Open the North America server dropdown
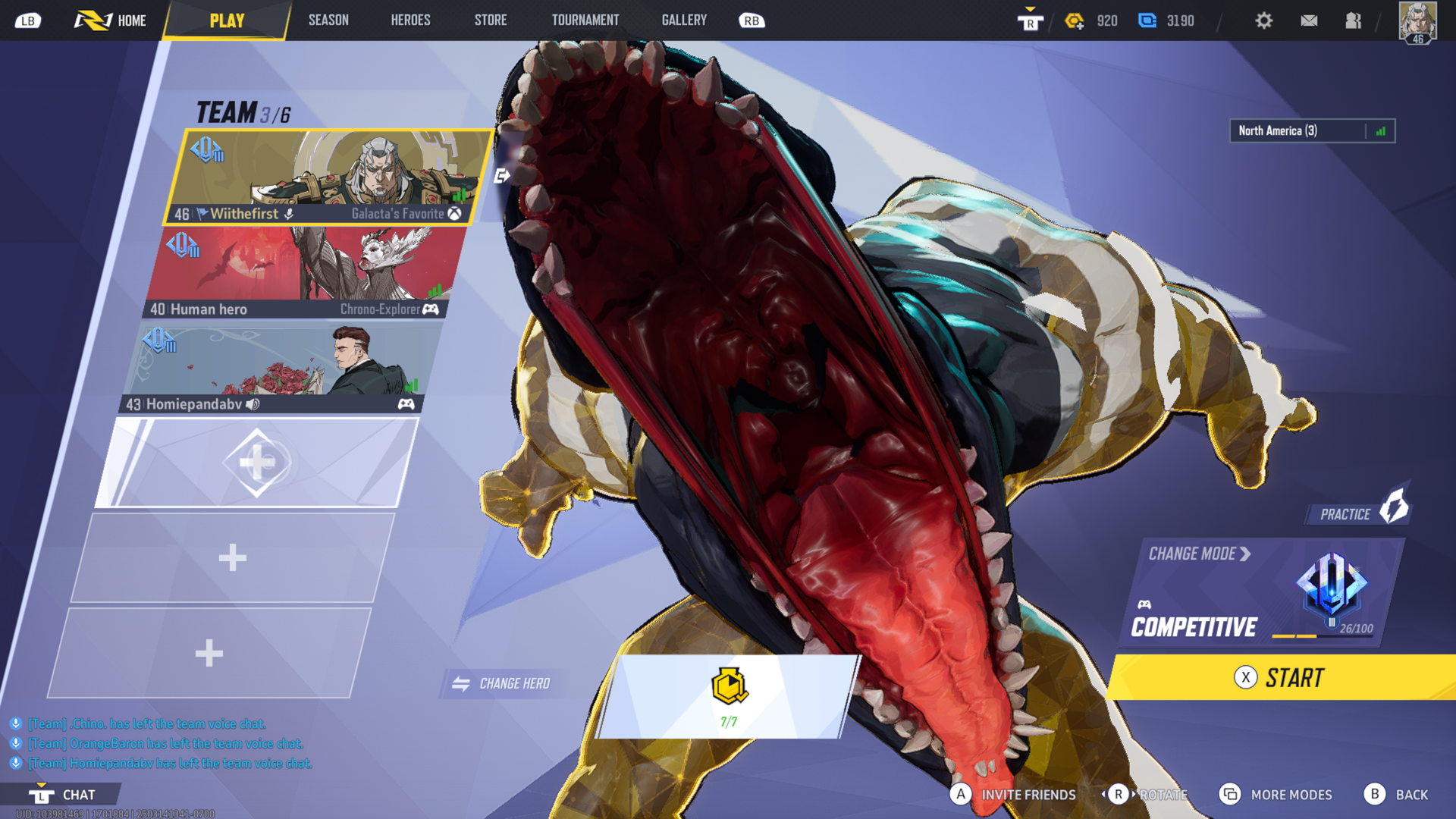The width and height of the screenshot is (1456, 819). 1312,130
